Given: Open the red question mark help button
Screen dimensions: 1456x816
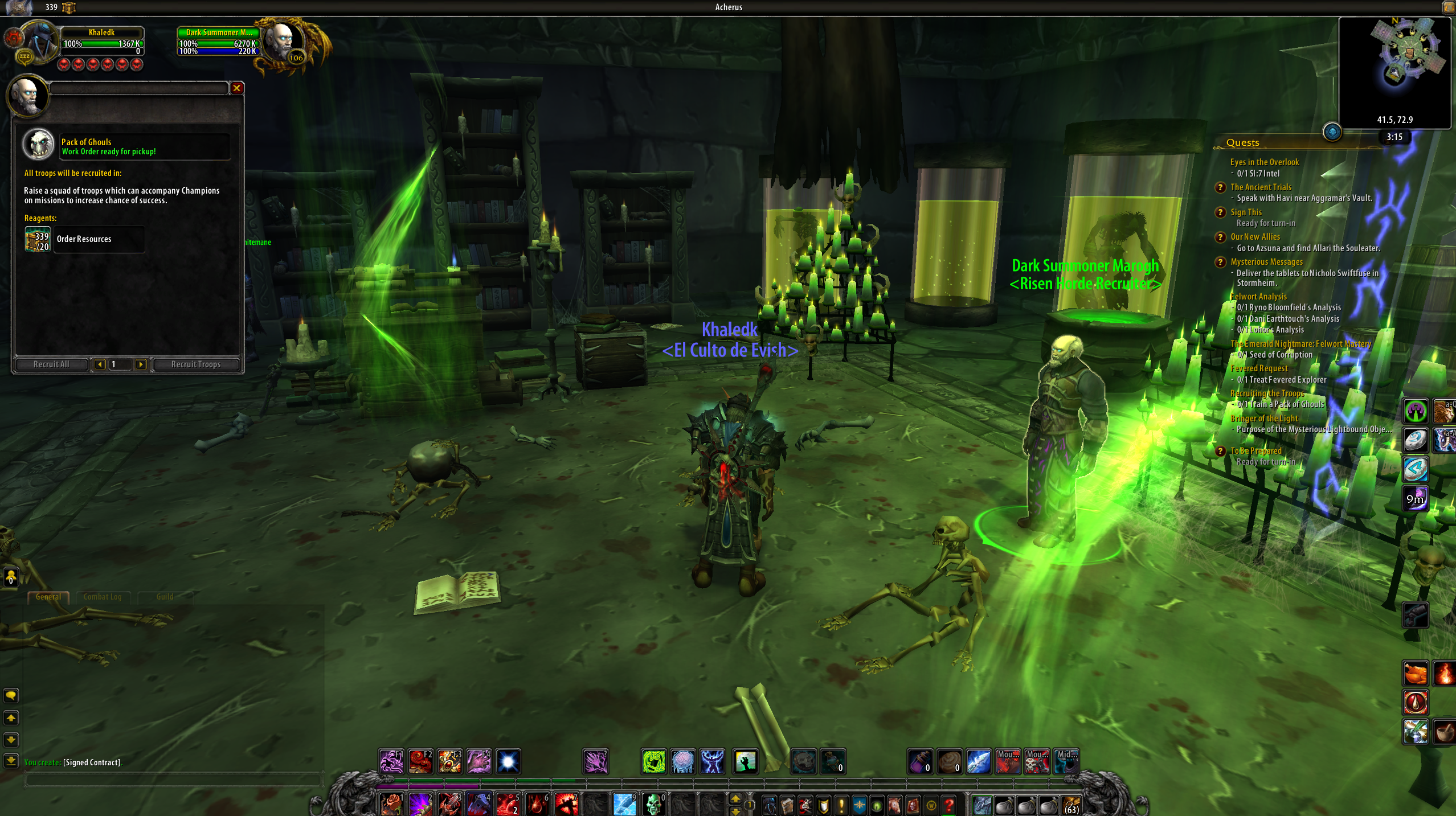Looking at the screenshot, I should (x=948, y=805).
